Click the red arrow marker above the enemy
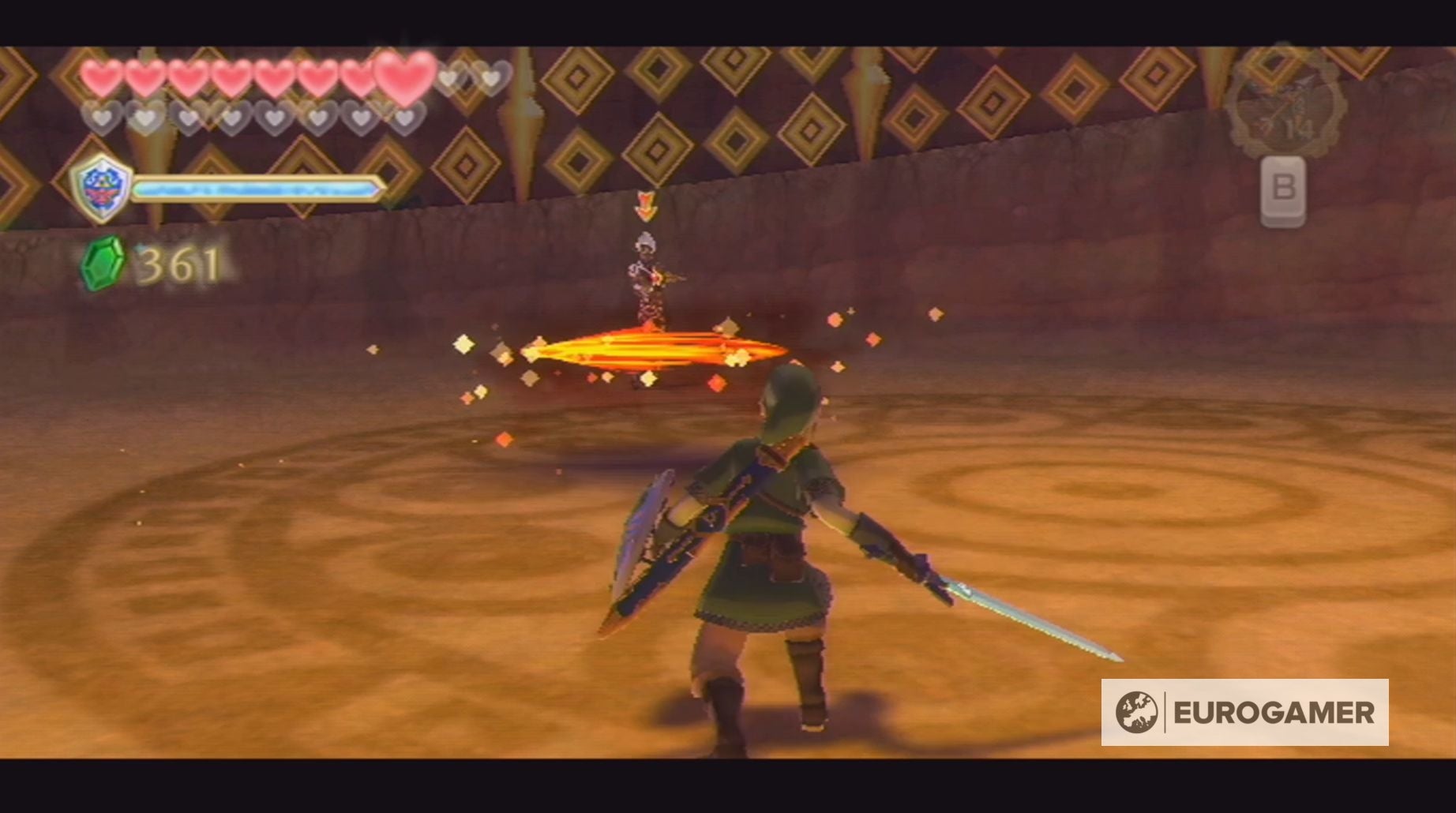Viewport: 1456px width, 813px height. click(646, 207)
